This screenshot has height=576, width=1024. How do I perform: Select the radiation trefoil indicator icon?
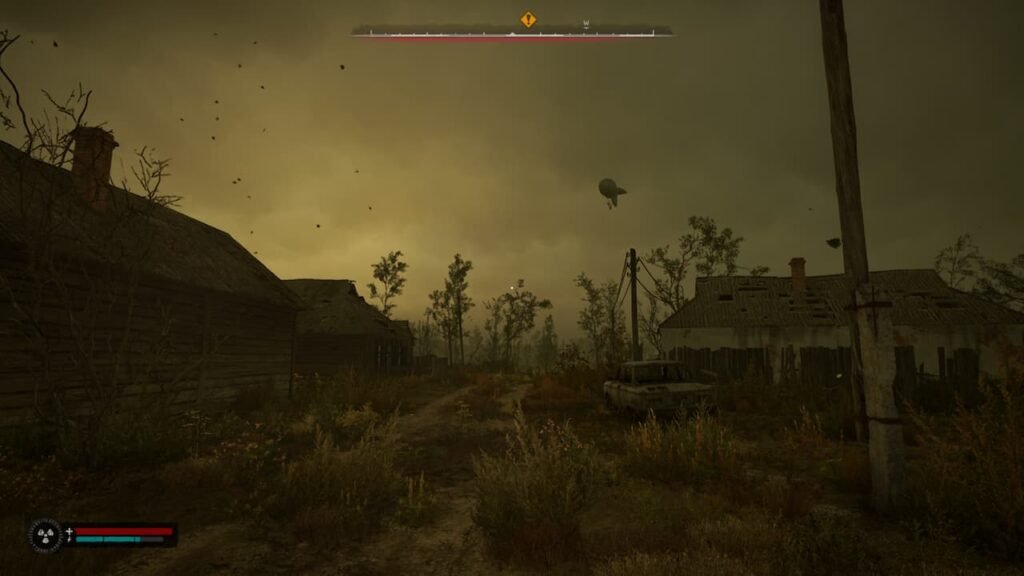45,535
